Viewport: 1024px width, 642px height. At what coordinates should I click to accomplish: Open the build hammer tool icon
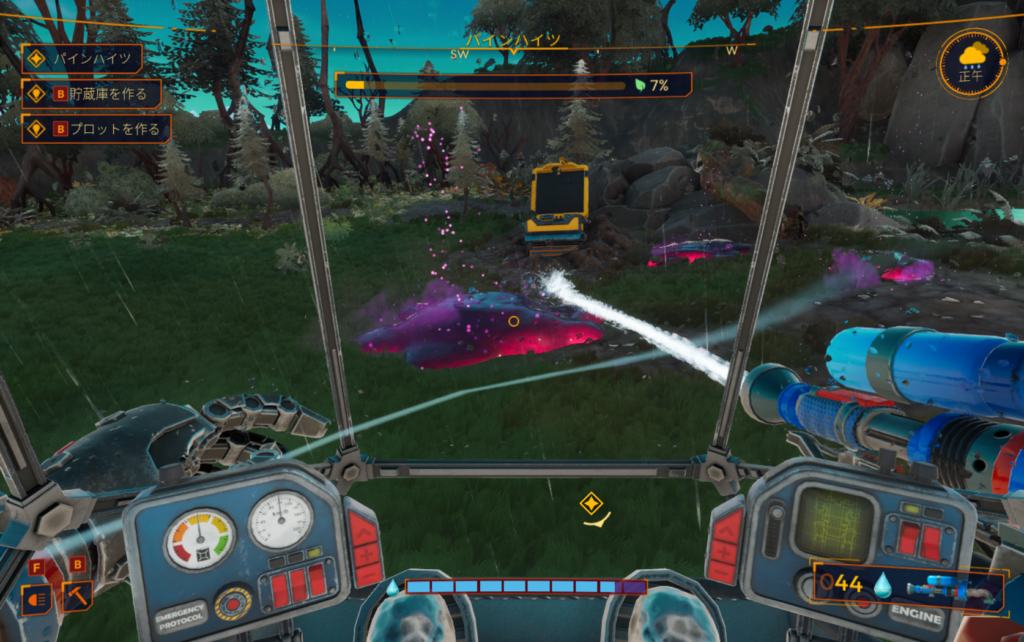point(77,597)
